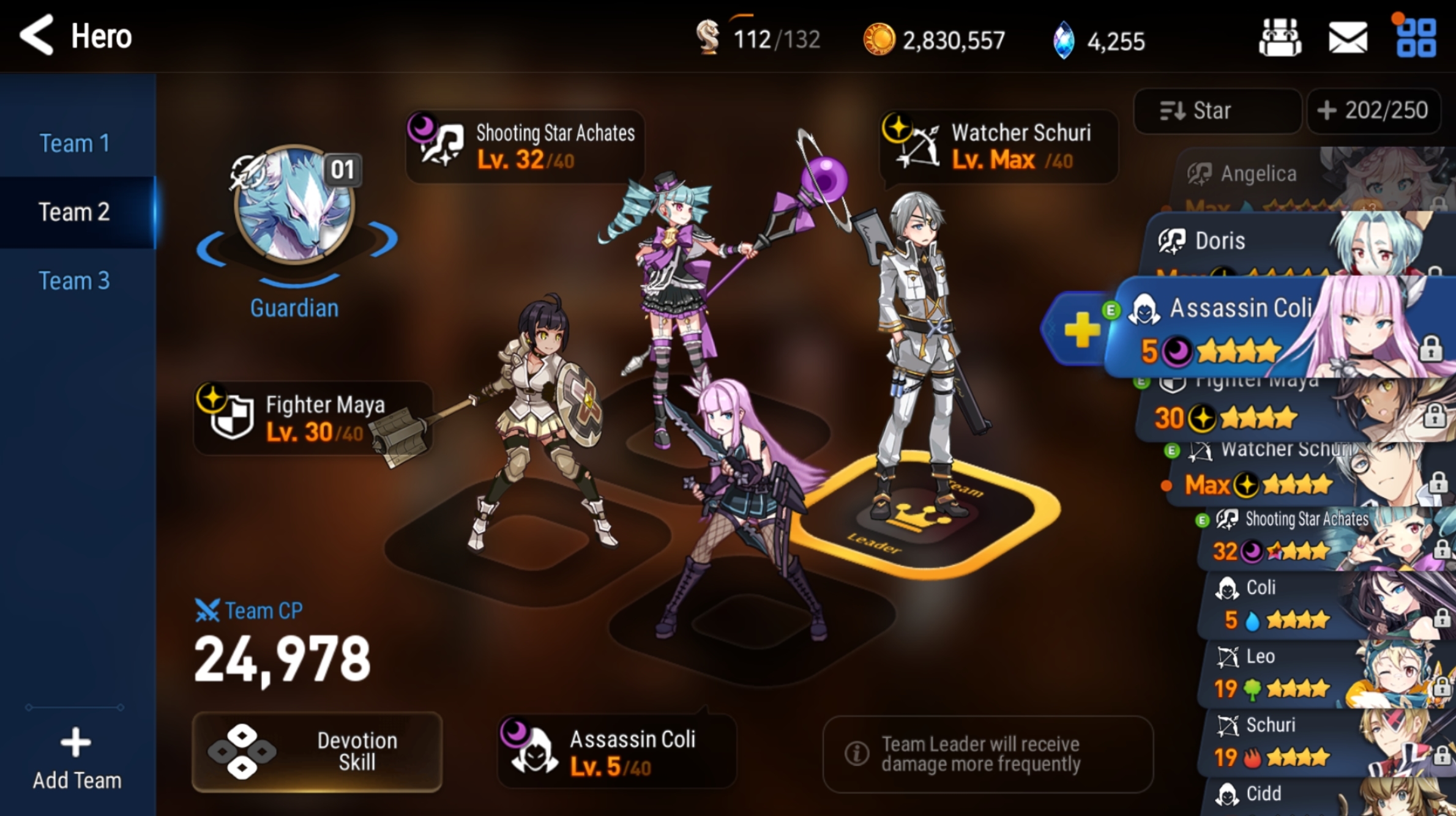Click the knight piece leadership icon
This screenshot has height=816, width=1456.
pos(709,39)
